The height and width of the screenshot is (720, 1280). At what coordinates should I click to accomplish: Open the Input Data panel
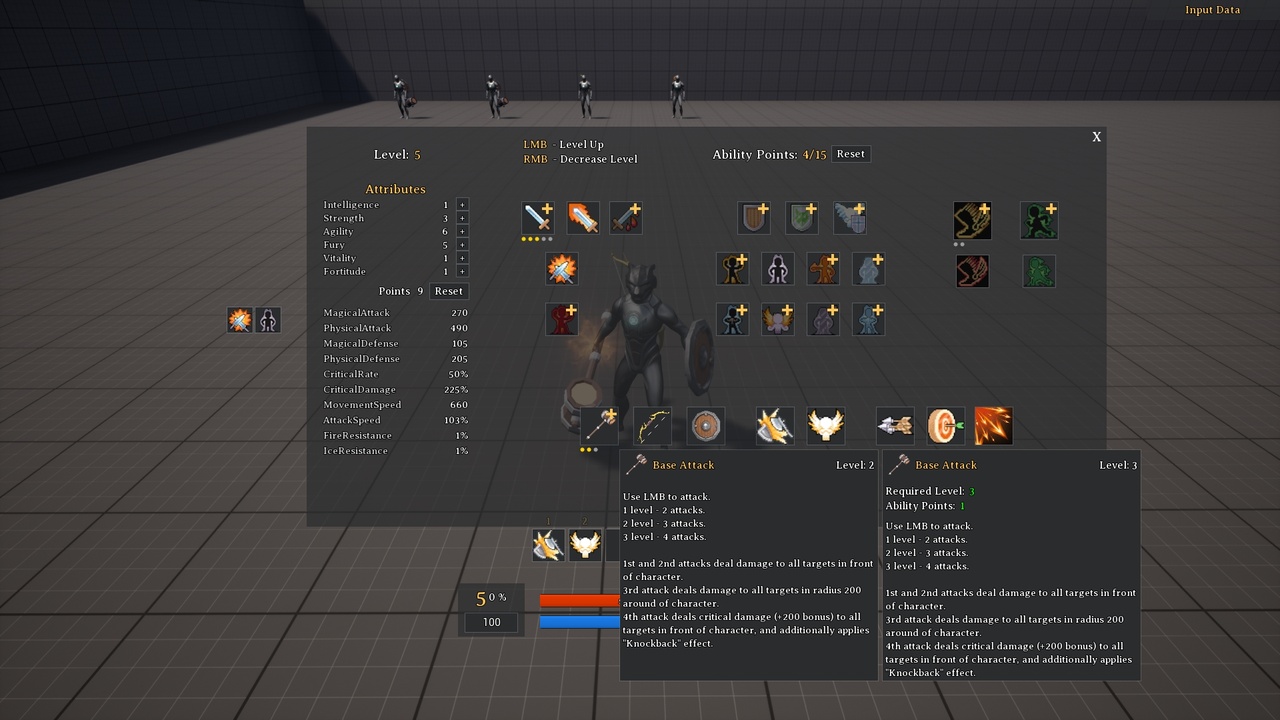click(x=1212, y=10)
